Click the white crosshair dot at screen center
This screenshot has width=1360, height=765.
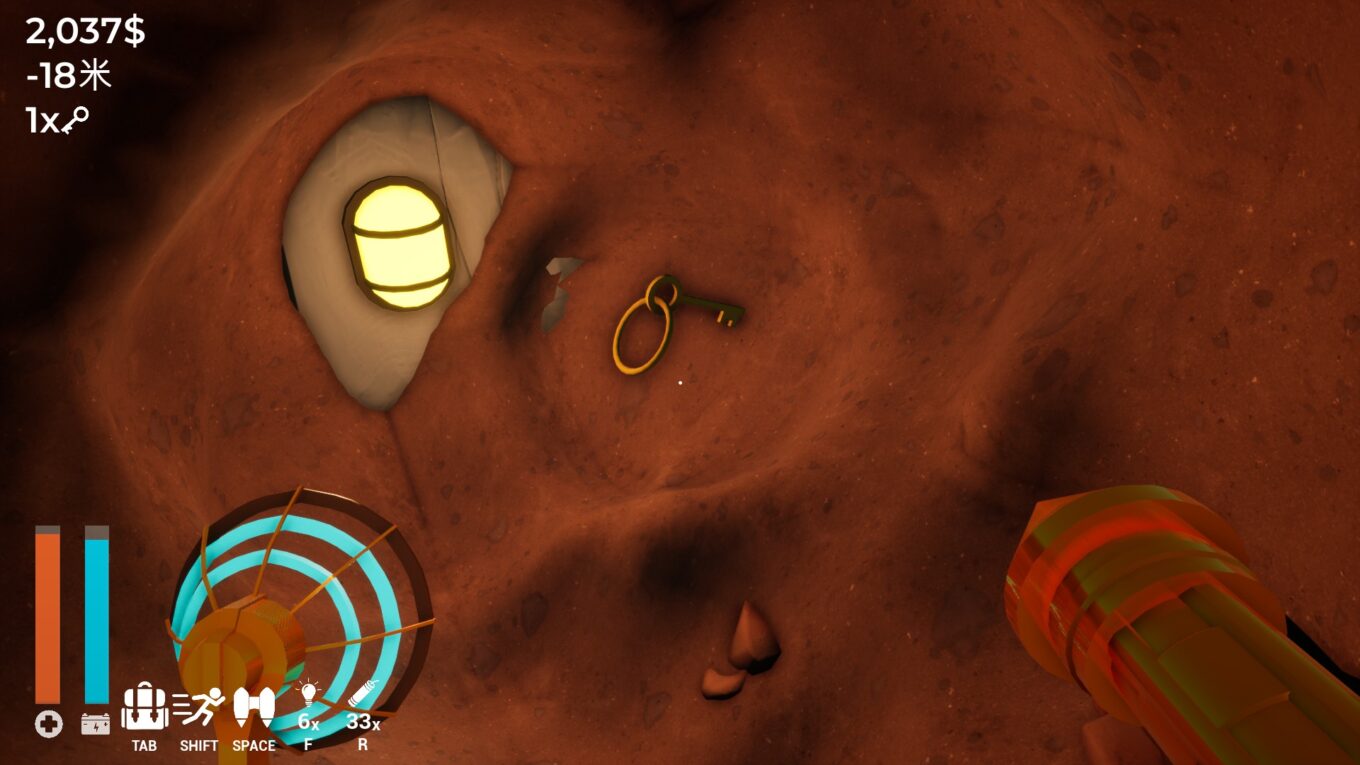point(680,382)
